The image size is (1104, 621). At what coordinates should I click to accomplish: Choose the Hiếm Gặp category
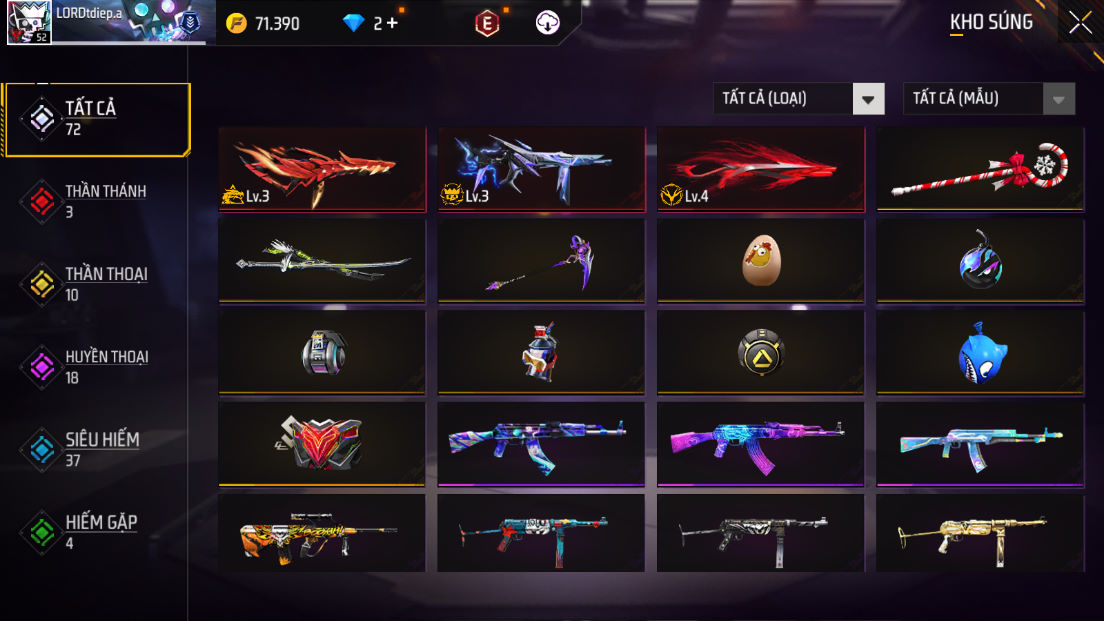coord(97,532)
